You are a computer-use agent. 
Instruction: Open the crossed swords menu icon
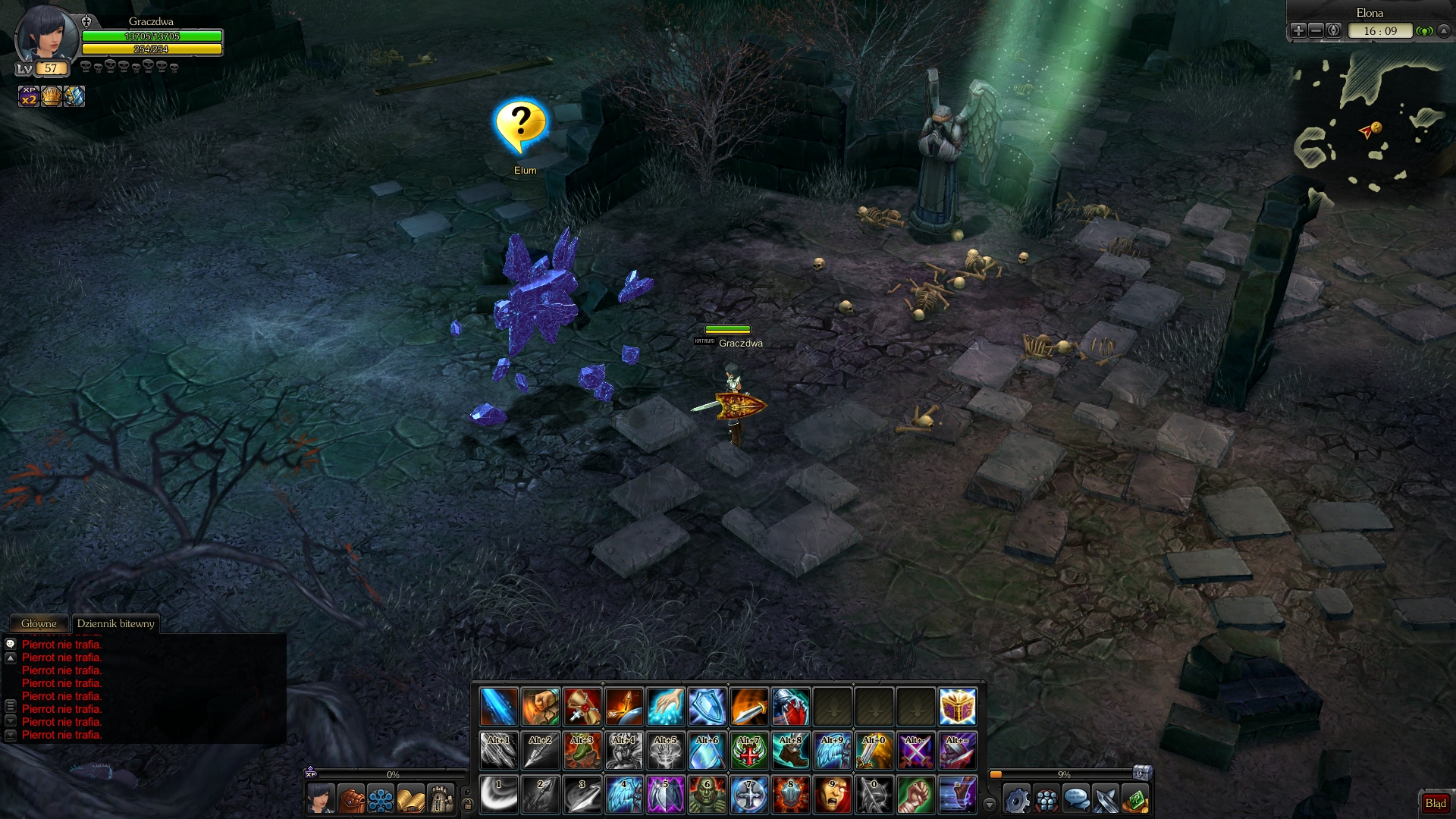coord(1106,799)
